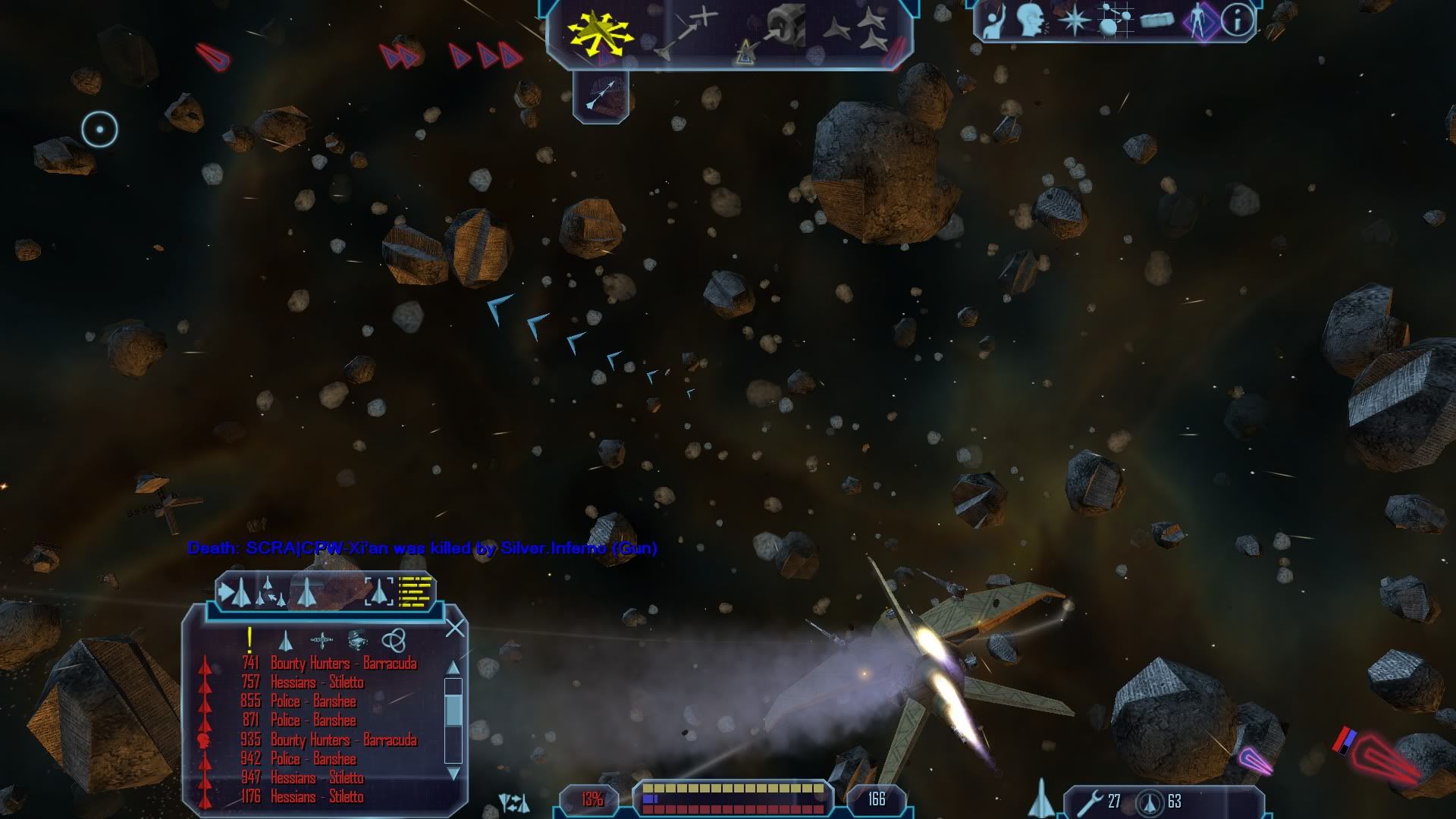This screenshot has height=819, width=1456.
Task: Open the cargo block inventory icon
Action: coord(1156,20)
